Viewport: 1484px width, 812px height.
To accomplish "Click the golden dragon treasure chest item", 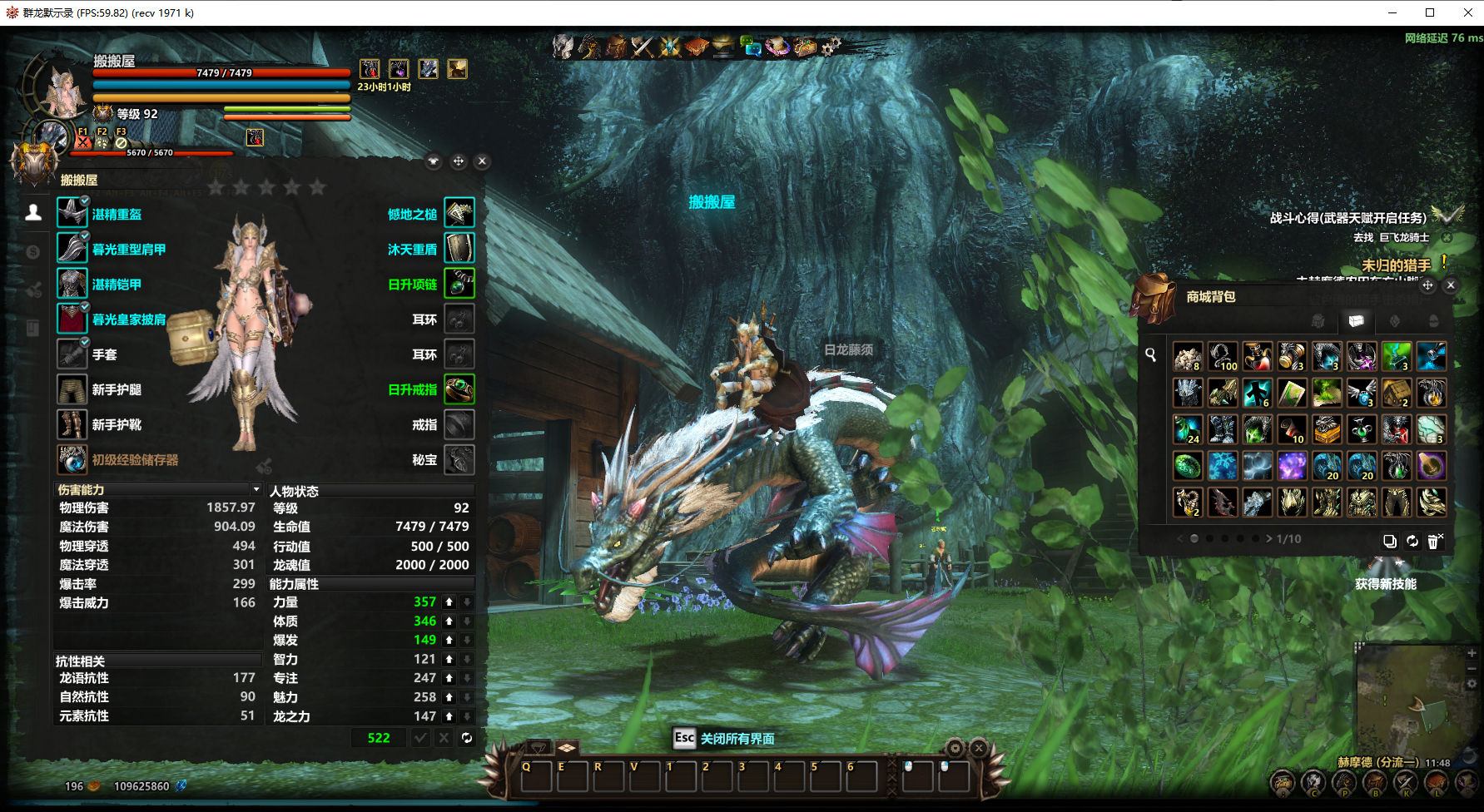I will coord(1327,429).
